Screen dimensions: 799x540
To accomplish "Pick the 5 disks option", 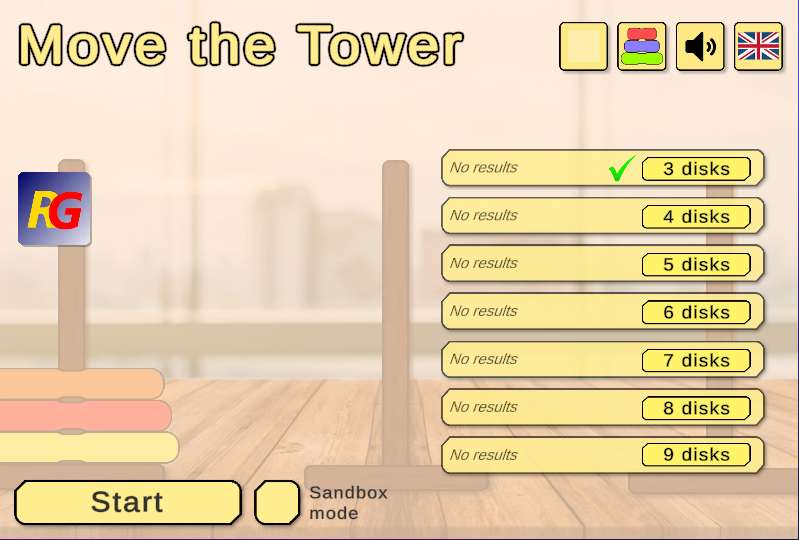I will pyautogui.click(x=696, y=264).
